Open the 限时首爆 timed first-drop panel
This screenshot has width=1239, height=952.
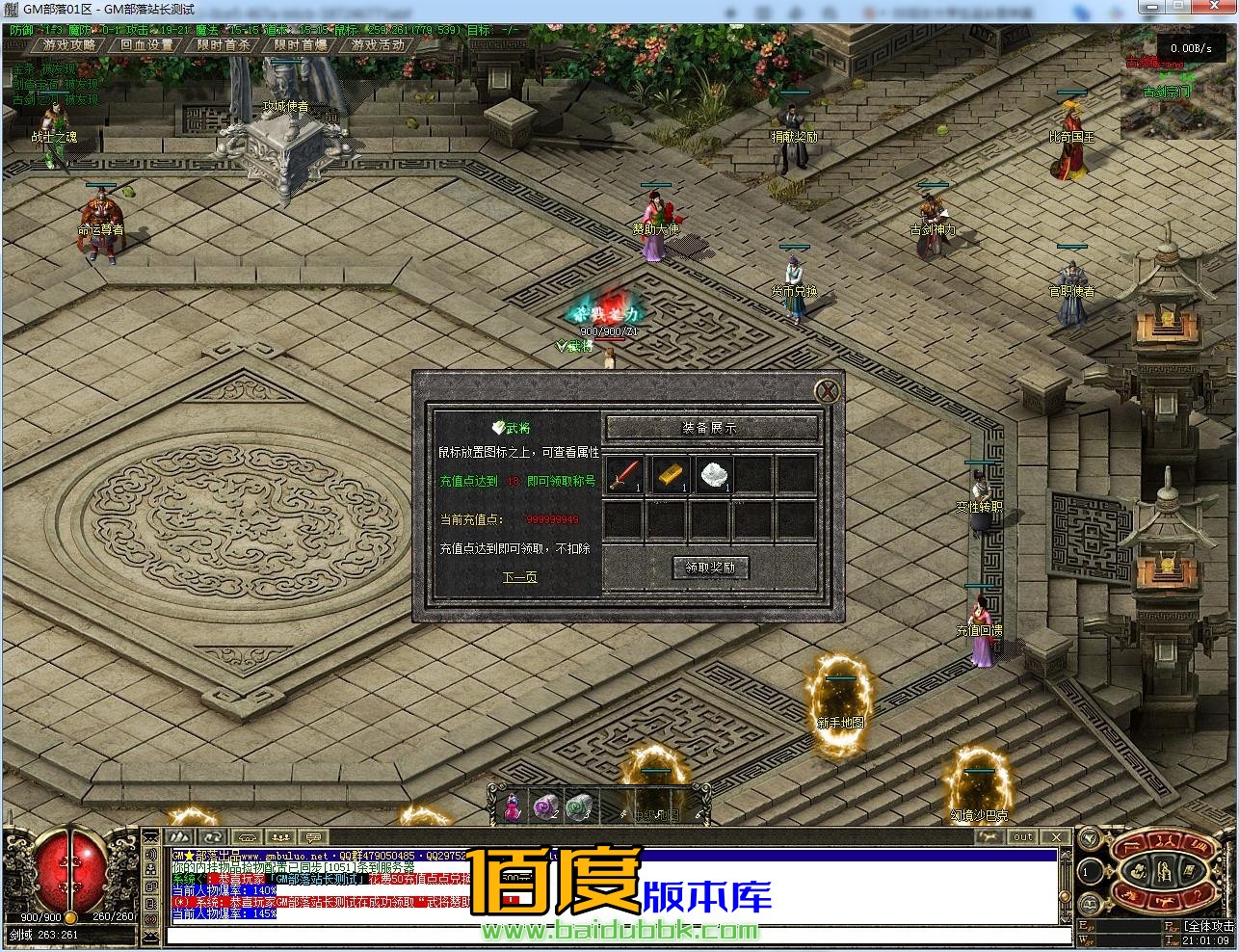(301, 44)
